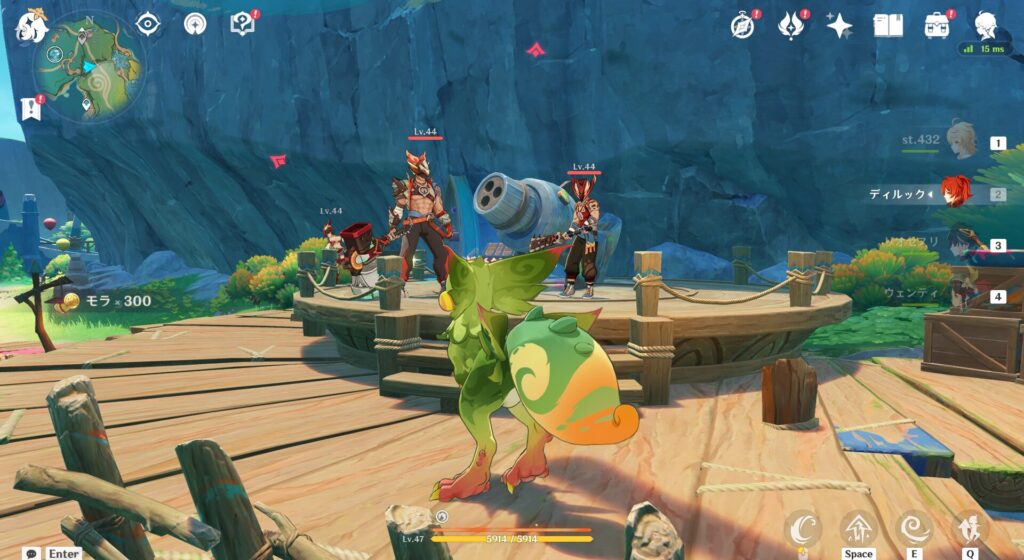1024x560 pixels.
Task: Open the four-point star wish icon
Action: coord(840,25)
